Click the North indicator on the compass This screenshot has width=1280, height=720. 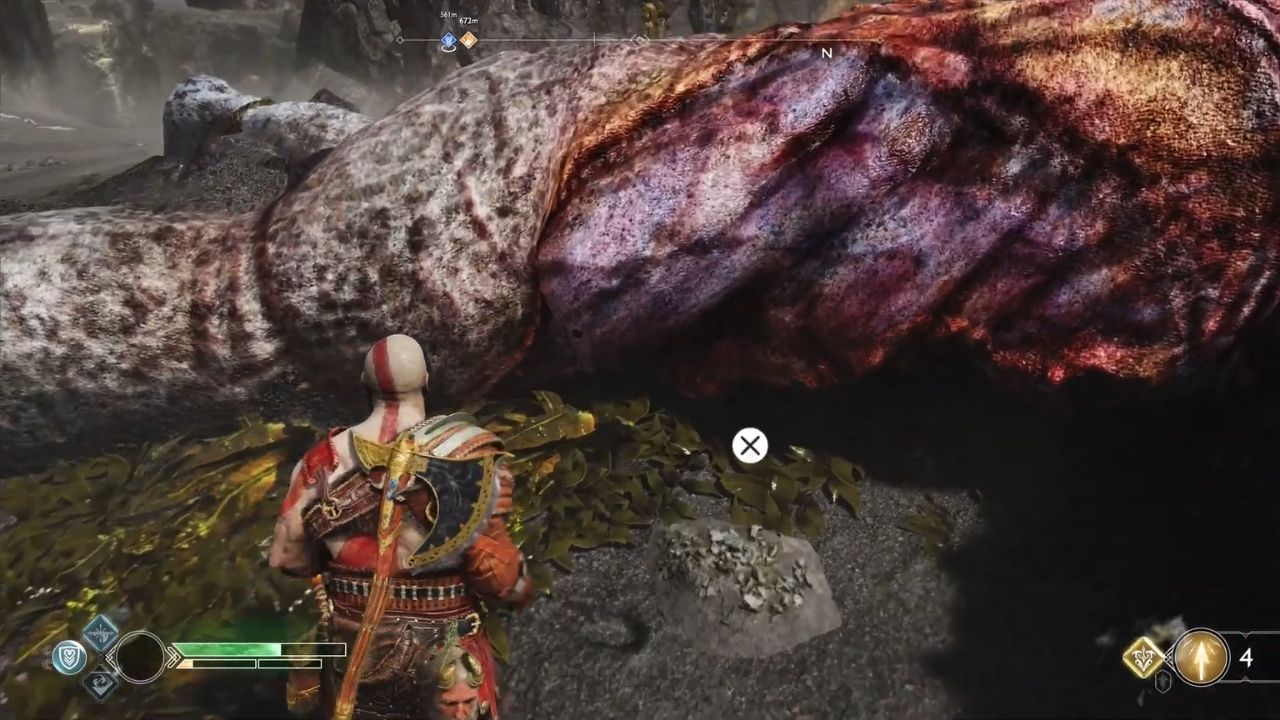click(826, 53)
